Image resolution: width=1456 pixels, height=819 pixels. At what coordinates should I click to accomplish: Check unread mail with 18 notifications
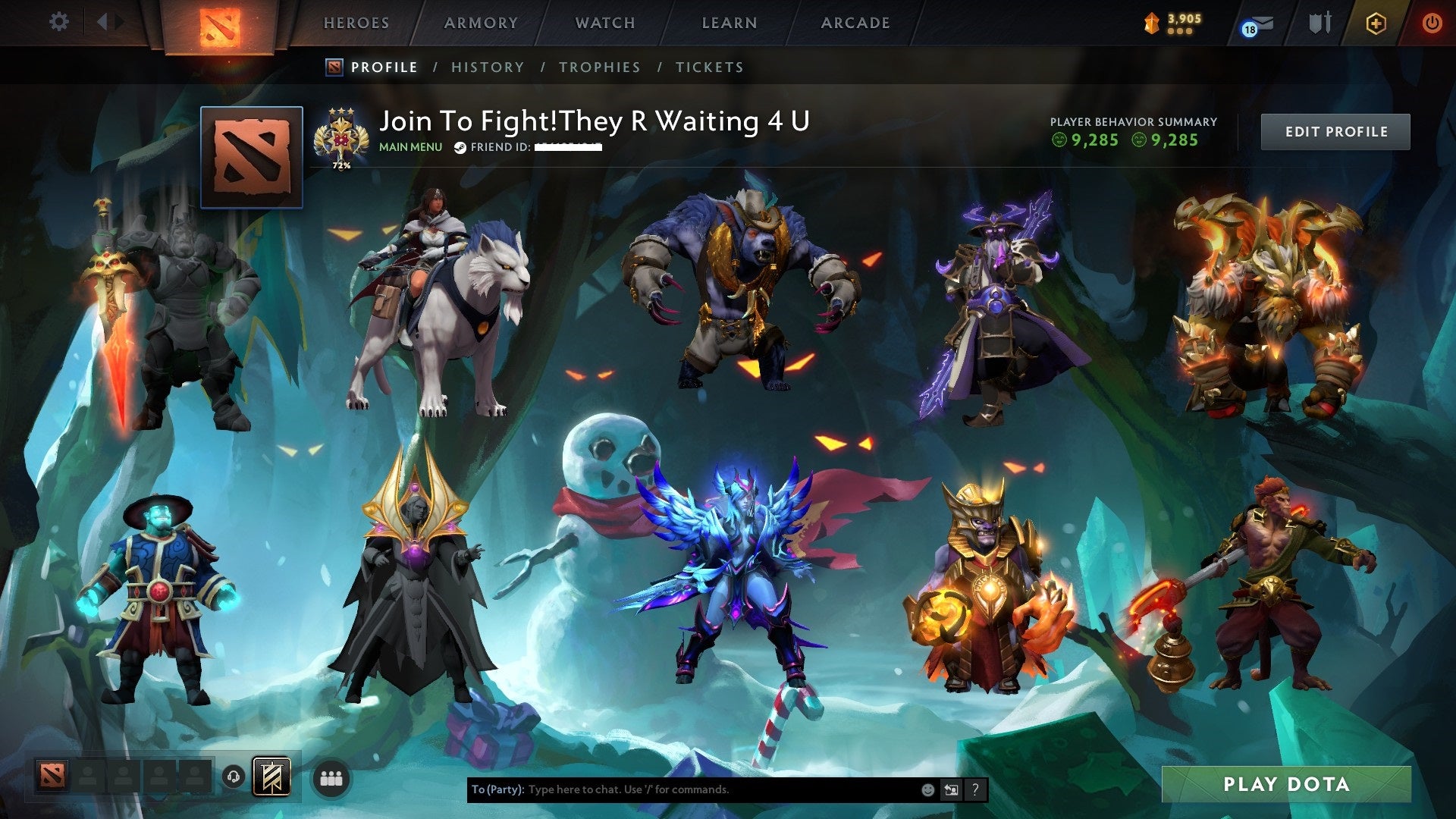tap(1255, 24)
